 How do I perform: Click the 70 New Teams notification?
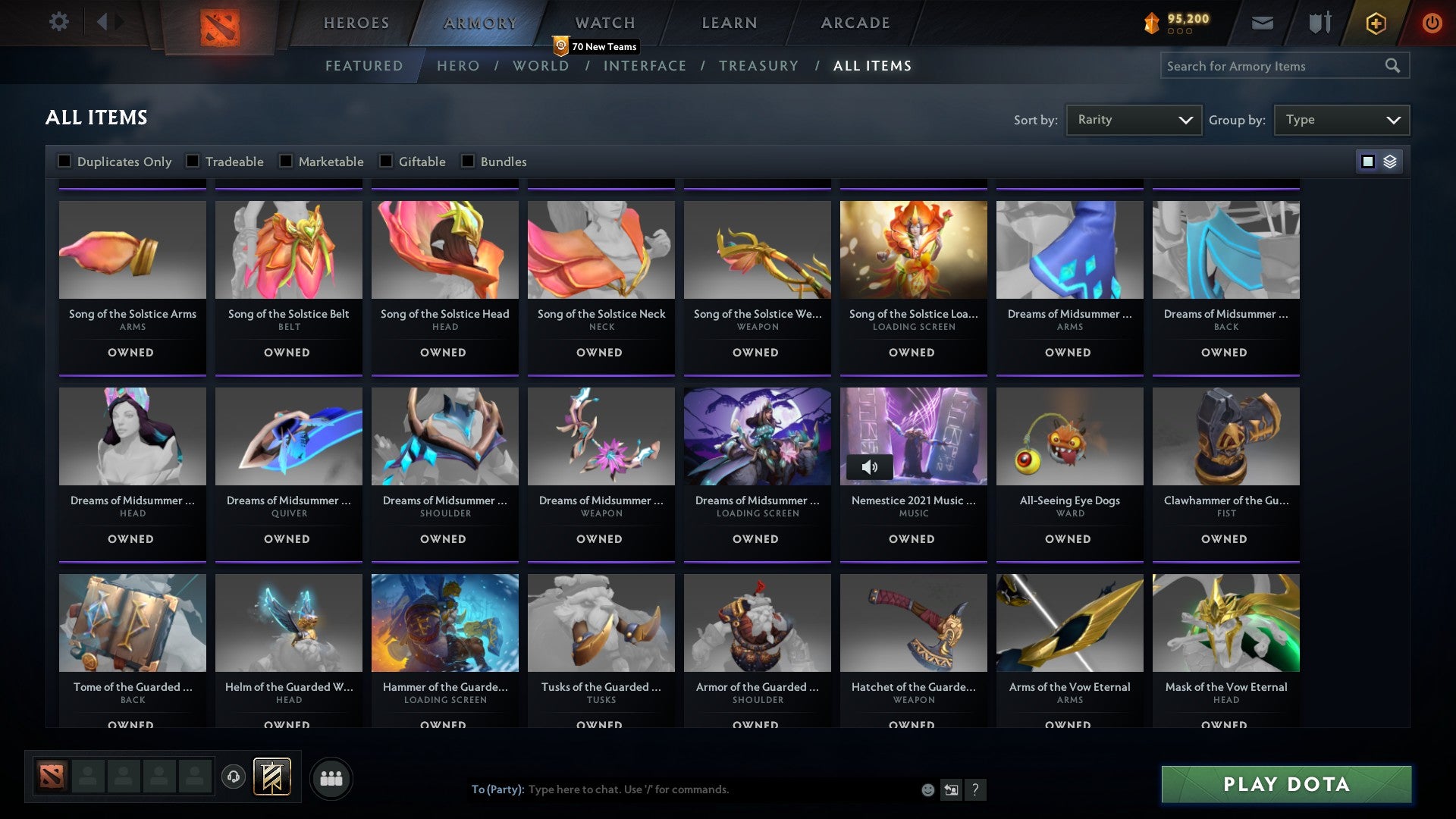(597, 45)
